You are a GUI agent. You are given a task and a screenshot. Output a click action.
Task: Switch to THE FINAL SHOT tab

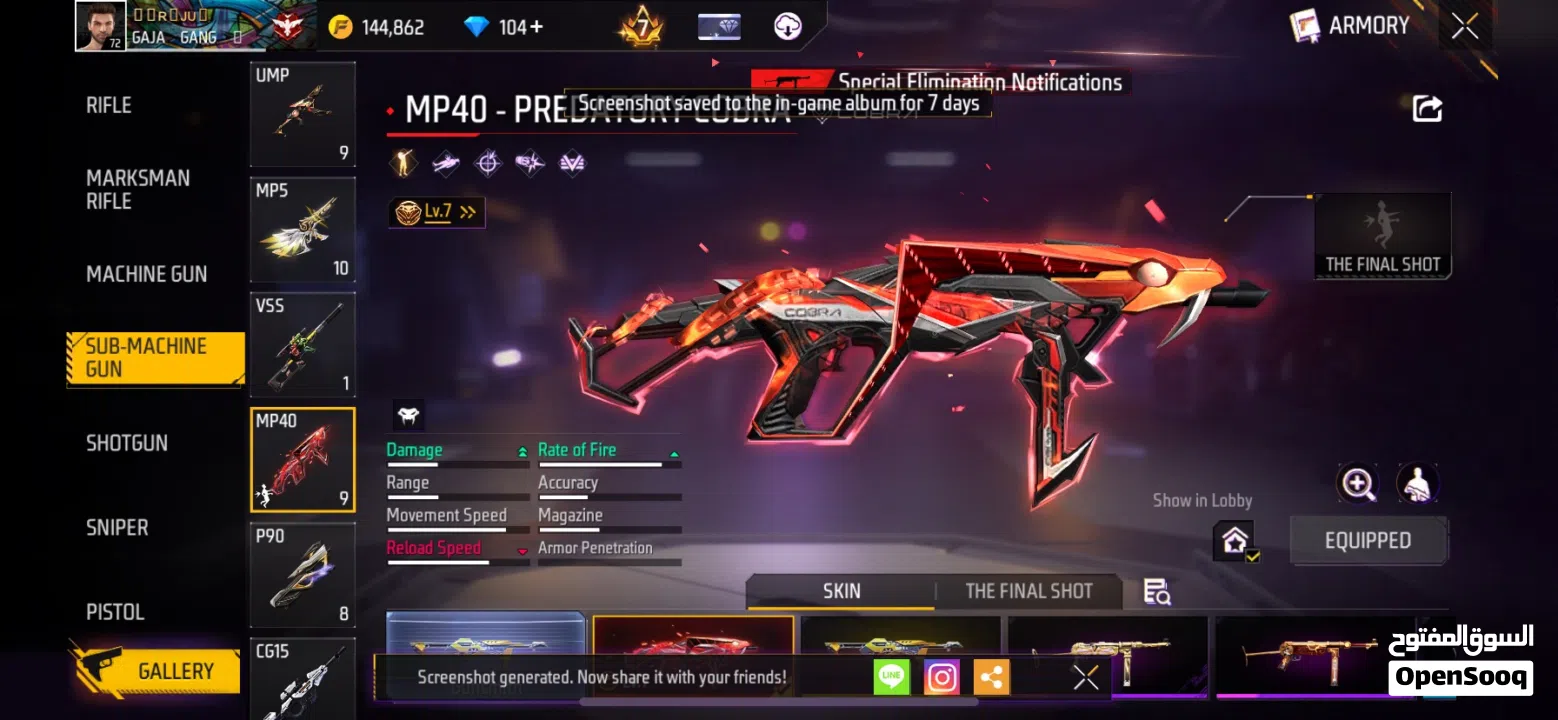click(x=1028, y=591)
